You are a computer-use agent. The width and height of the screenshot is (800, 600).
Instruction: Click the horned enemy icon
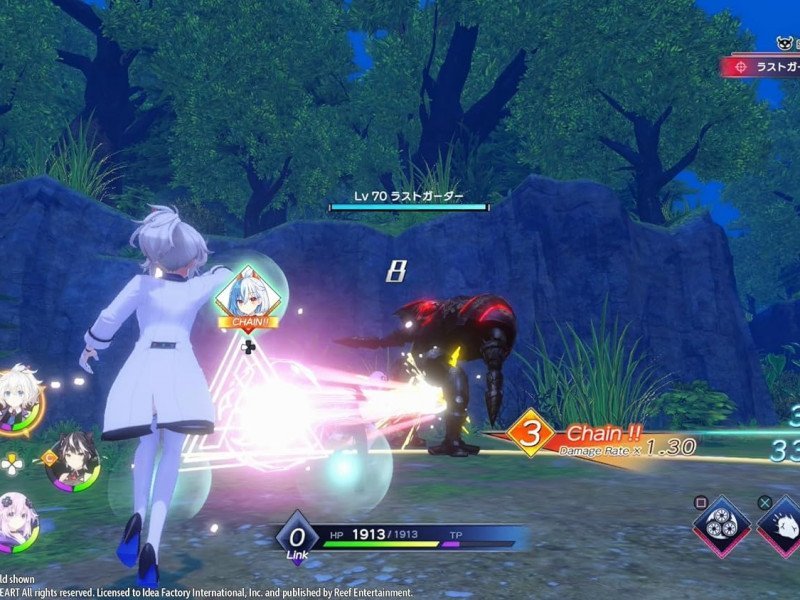click(x=786, y=42)
